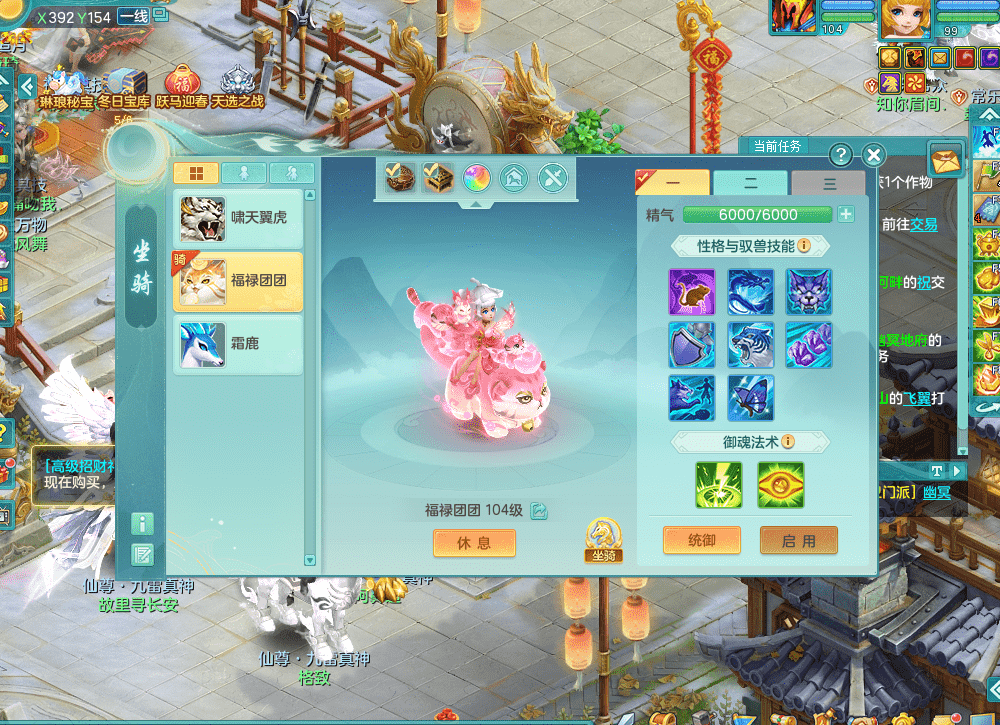
Task: Select the purple rat skill icon
Action: (691, 290)
